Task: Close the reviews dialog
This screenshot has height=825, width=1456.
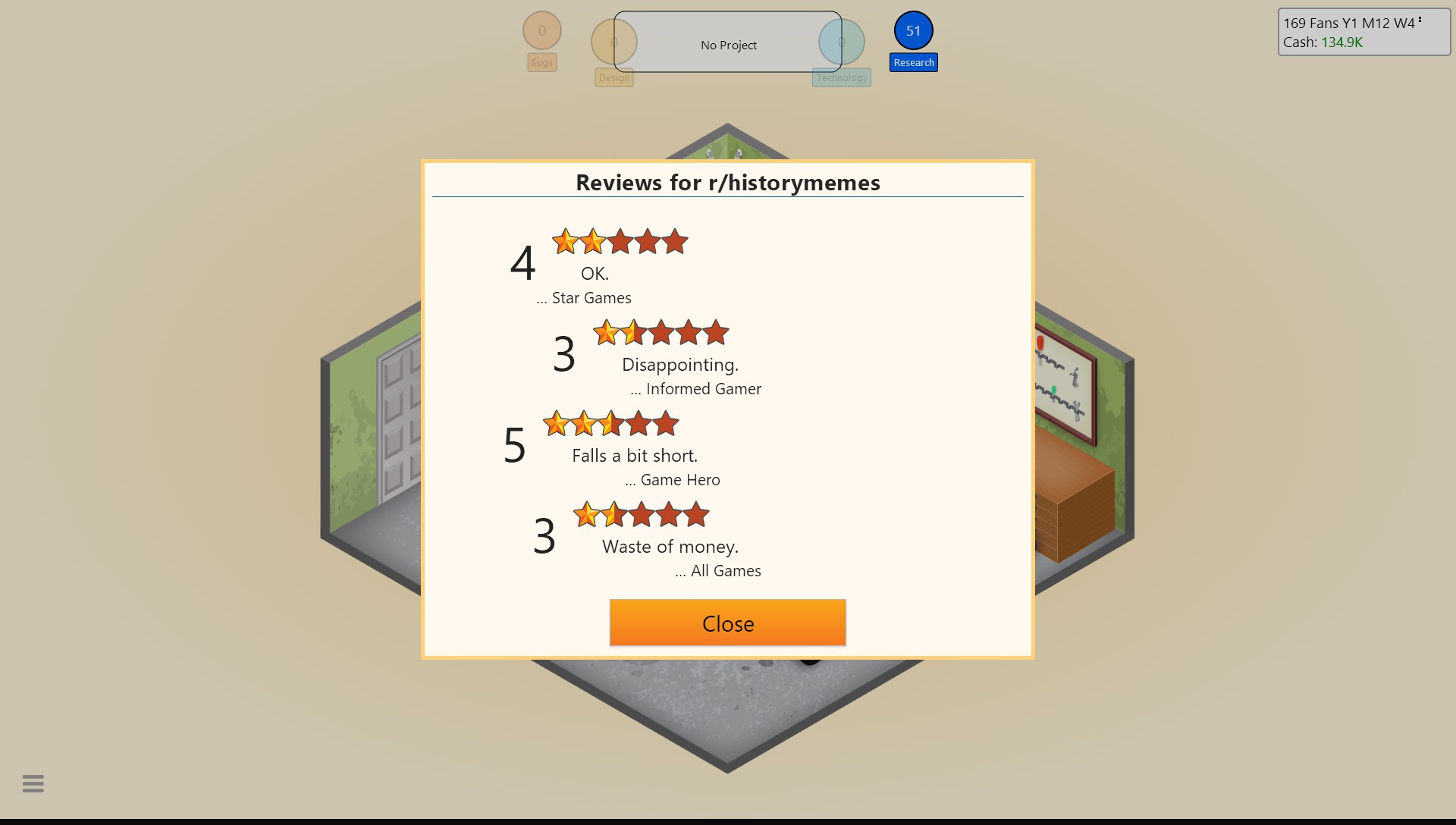Action: 727,623
